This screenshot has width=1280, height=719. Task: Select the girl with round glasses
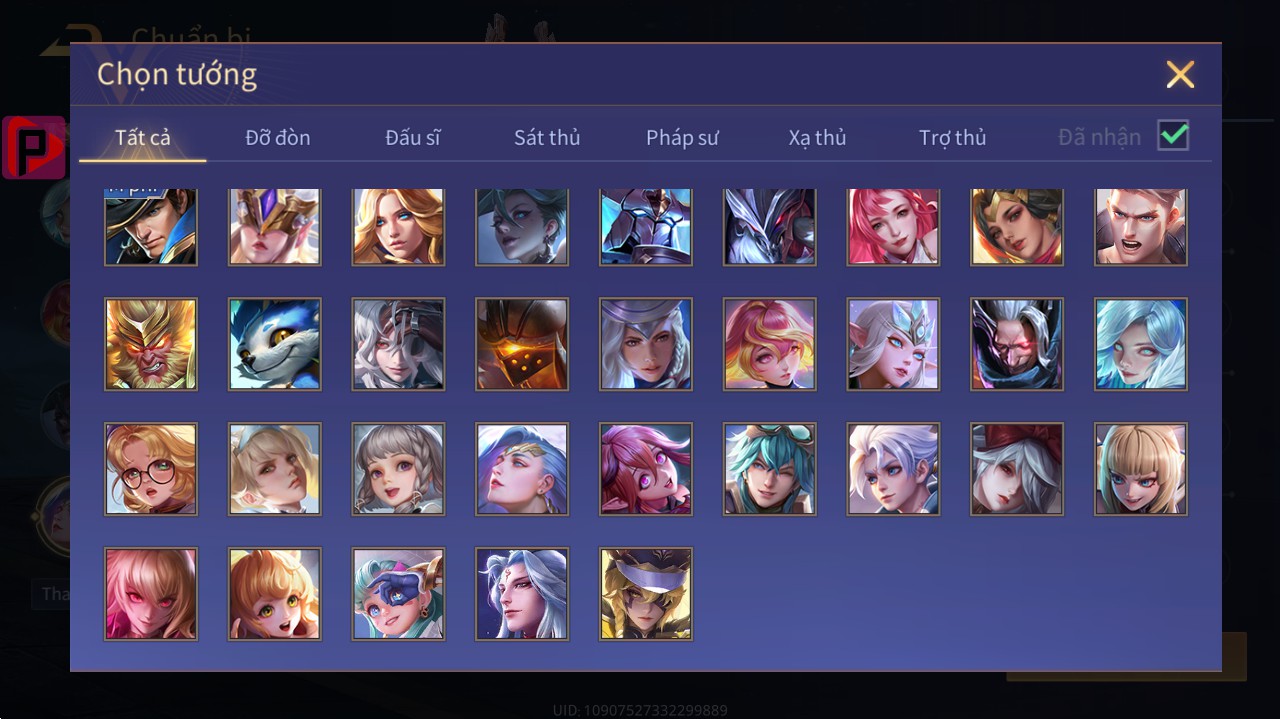click(x=151, y=469)
